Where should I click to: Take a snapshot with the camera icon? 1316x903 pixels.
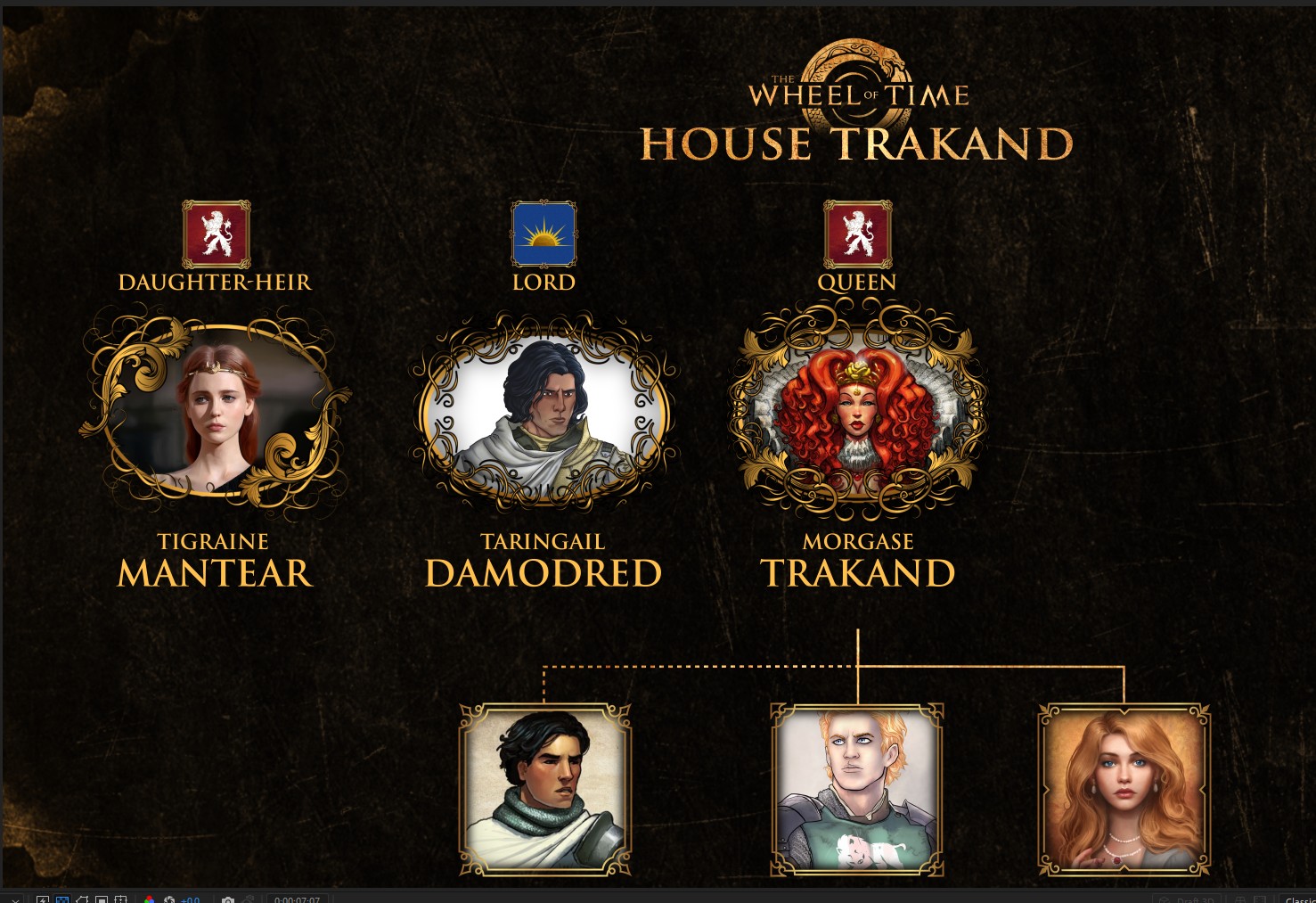228,899
